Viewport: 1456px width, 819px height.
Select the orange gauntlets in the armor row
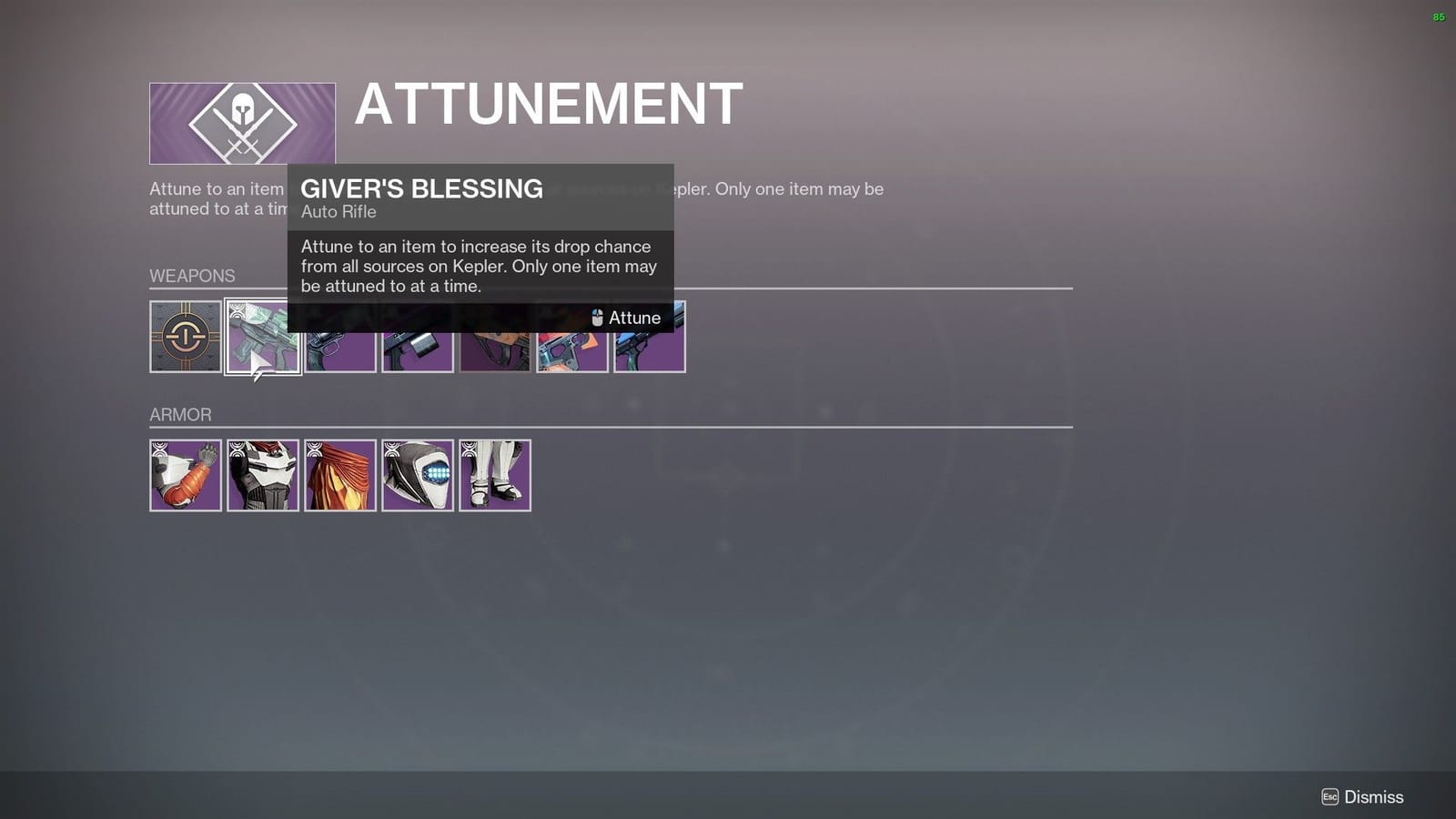pos(185,475)
